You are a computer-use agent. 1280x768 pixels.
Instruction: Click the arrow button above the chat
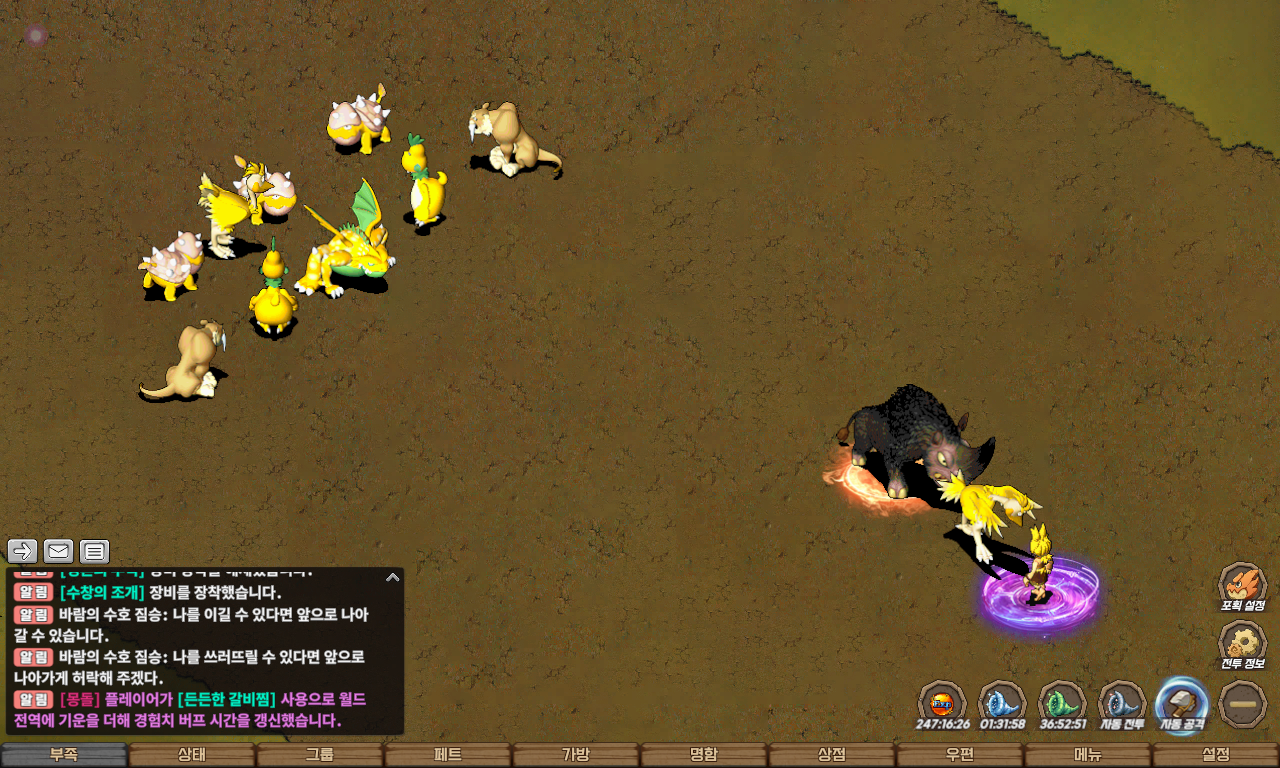(23, 551)
